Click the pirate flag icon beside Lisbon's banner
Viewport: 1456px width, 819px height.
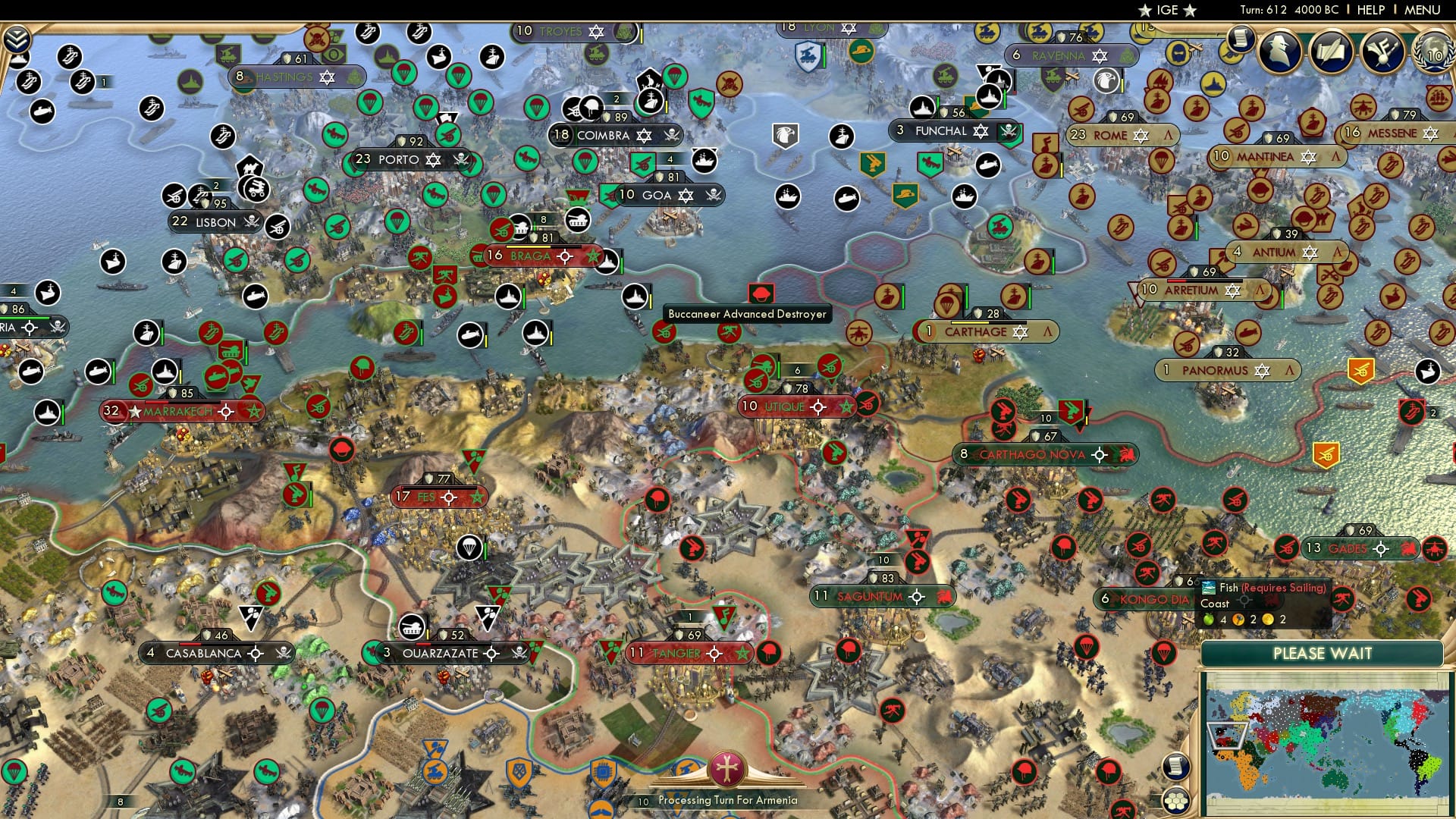[x=250, y=222]
